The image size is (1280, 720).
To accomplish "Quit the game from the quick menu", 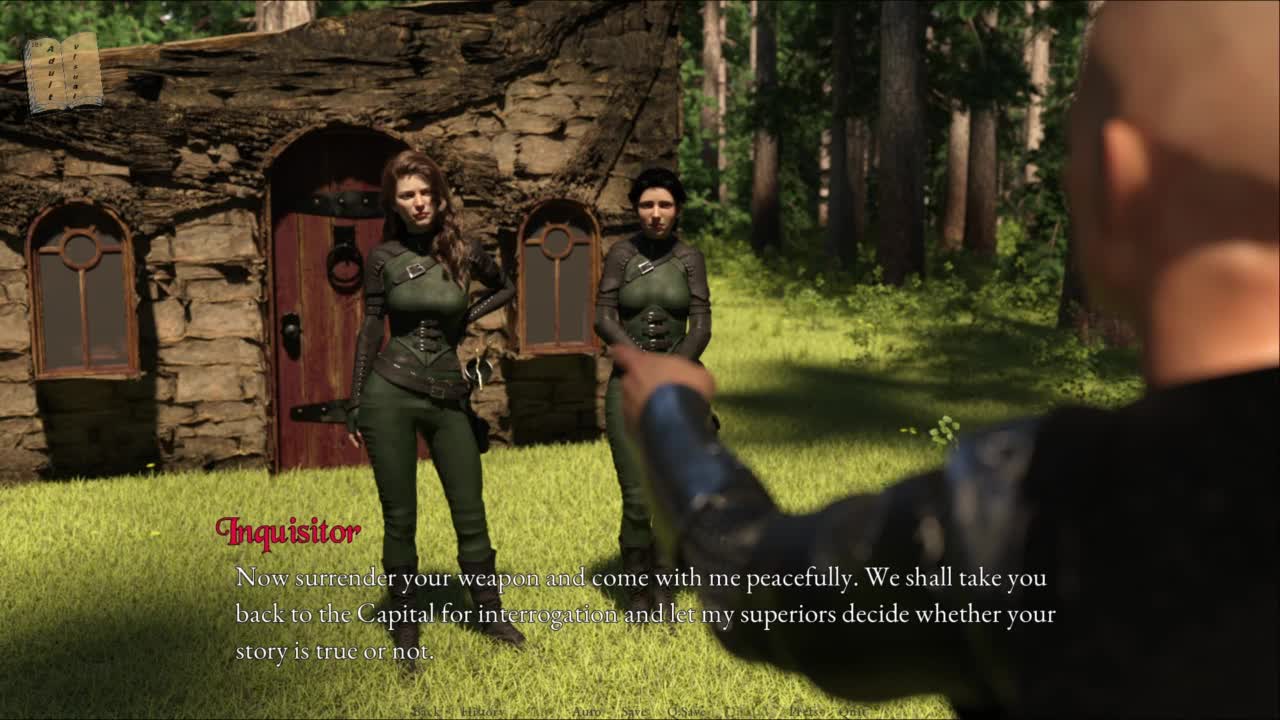I will 855,711.
